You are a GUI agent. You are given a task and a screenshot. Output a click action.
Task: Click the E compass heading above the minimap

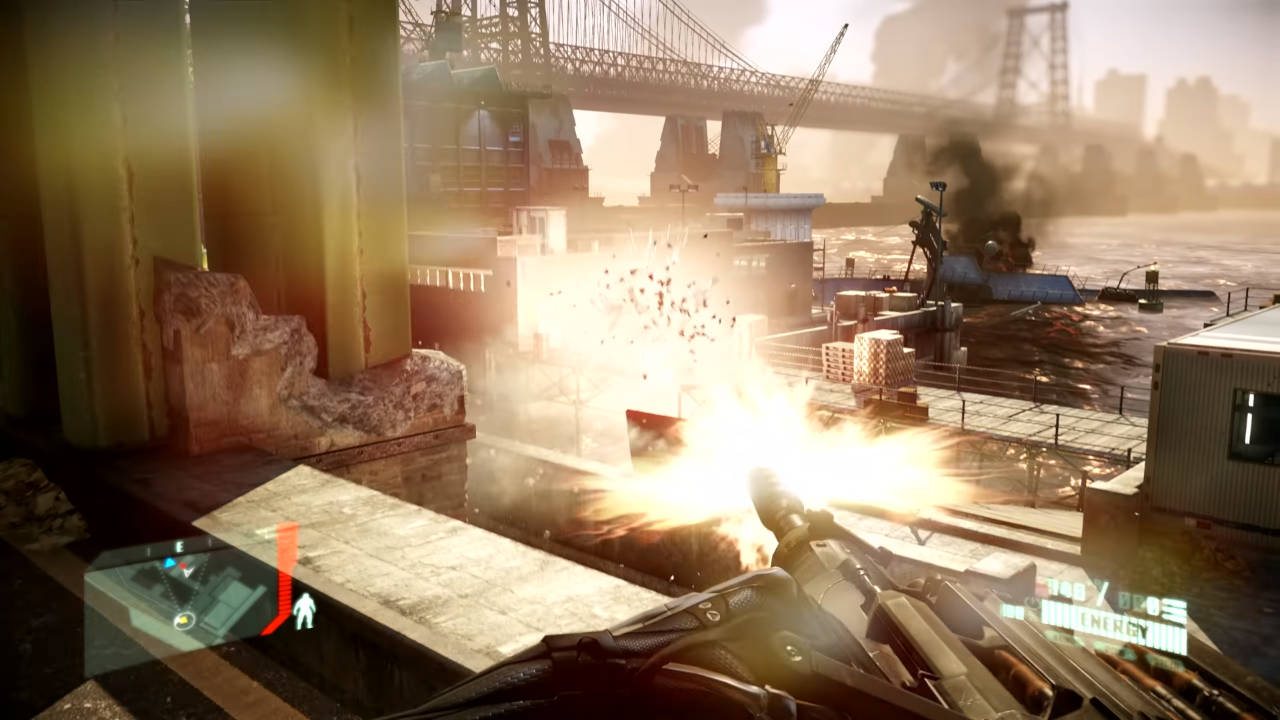click(x=180, y=547)
